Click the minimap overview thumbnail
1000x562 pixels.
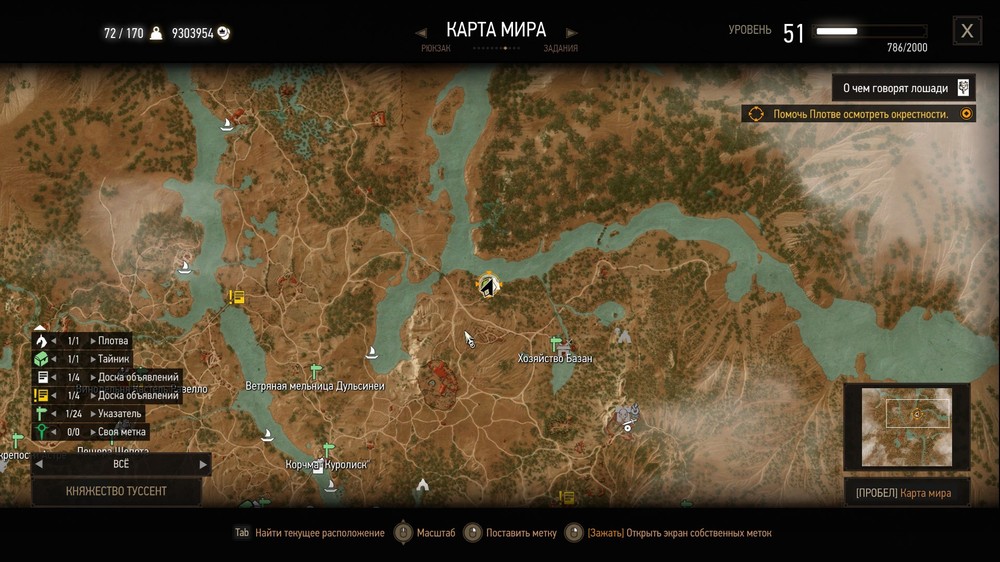click(906, 426)
